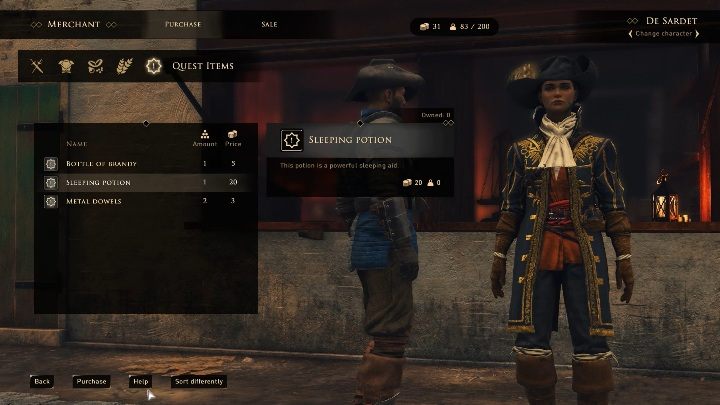Sort the list by Name column header

(x=76, y=144)
